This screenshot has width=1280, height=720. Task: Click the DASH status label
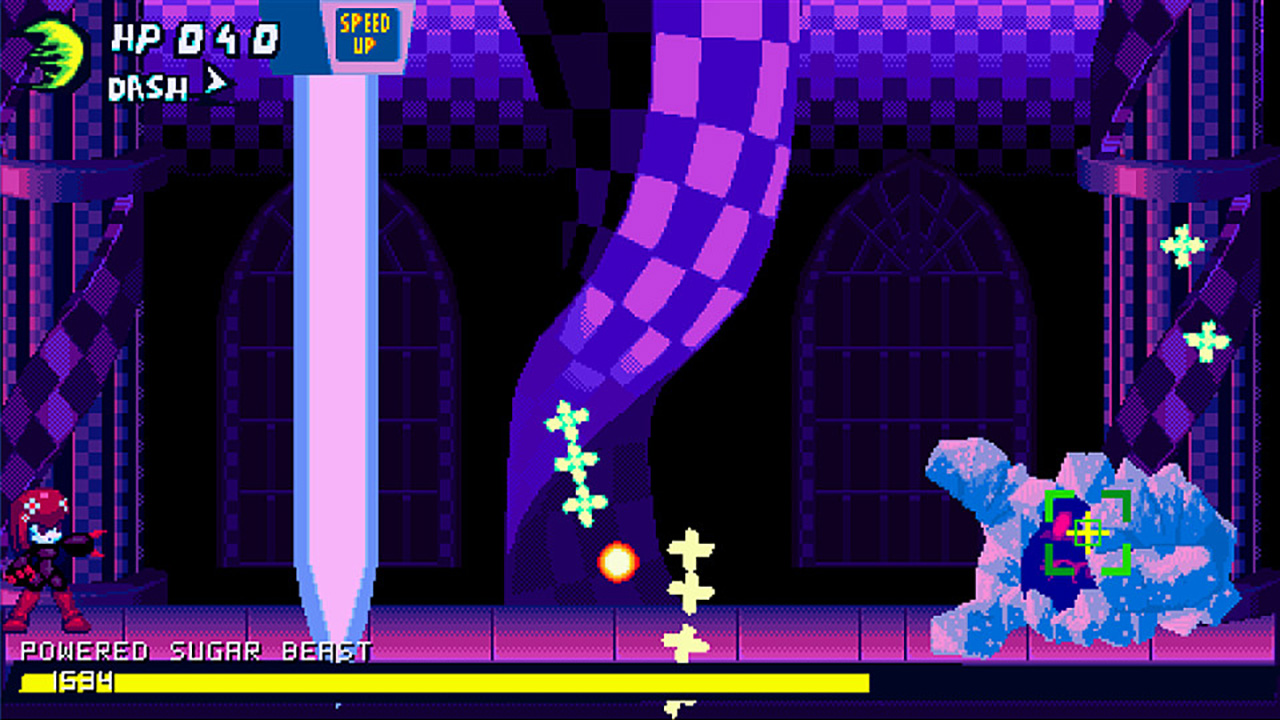pyautogui.click(x=150, y=88)
